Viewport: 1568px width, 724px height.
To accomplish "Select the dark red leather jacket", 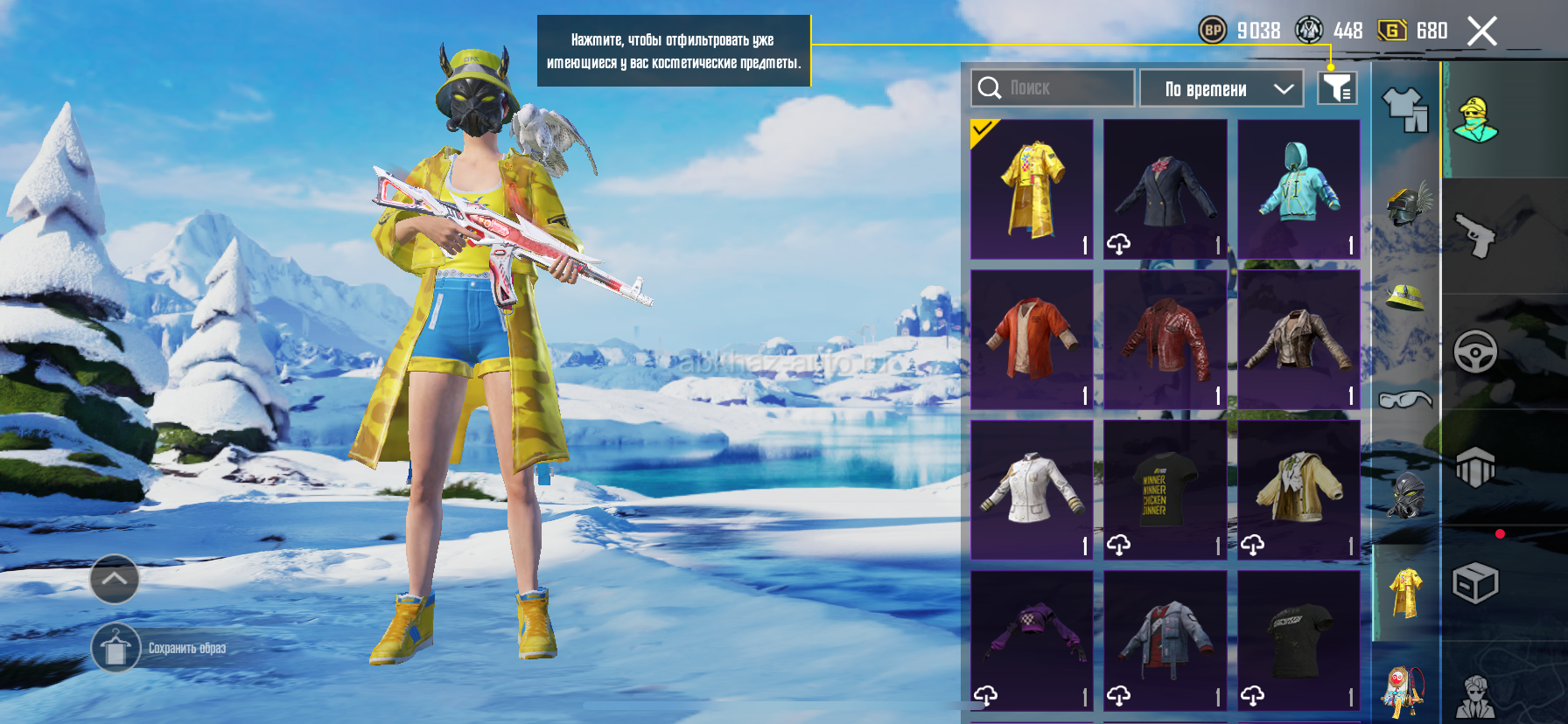I will [1165, 339].
